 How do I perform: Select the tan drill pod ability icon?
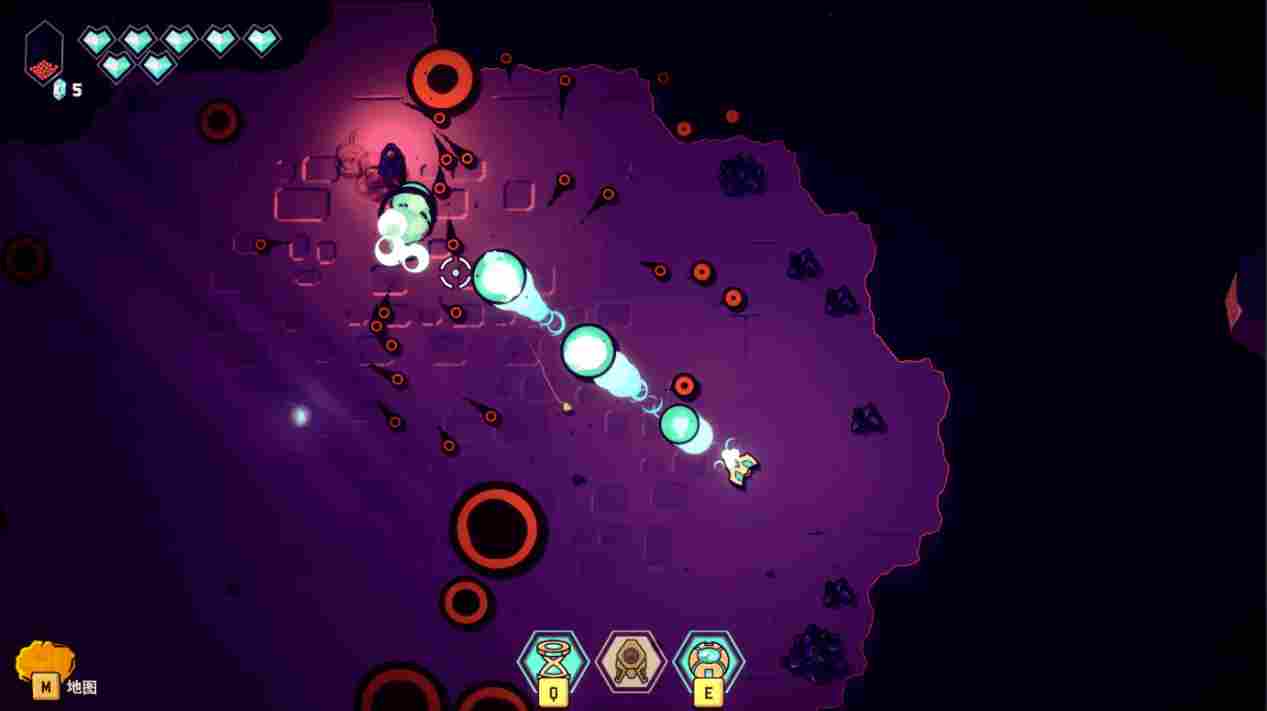coord(631,660)
